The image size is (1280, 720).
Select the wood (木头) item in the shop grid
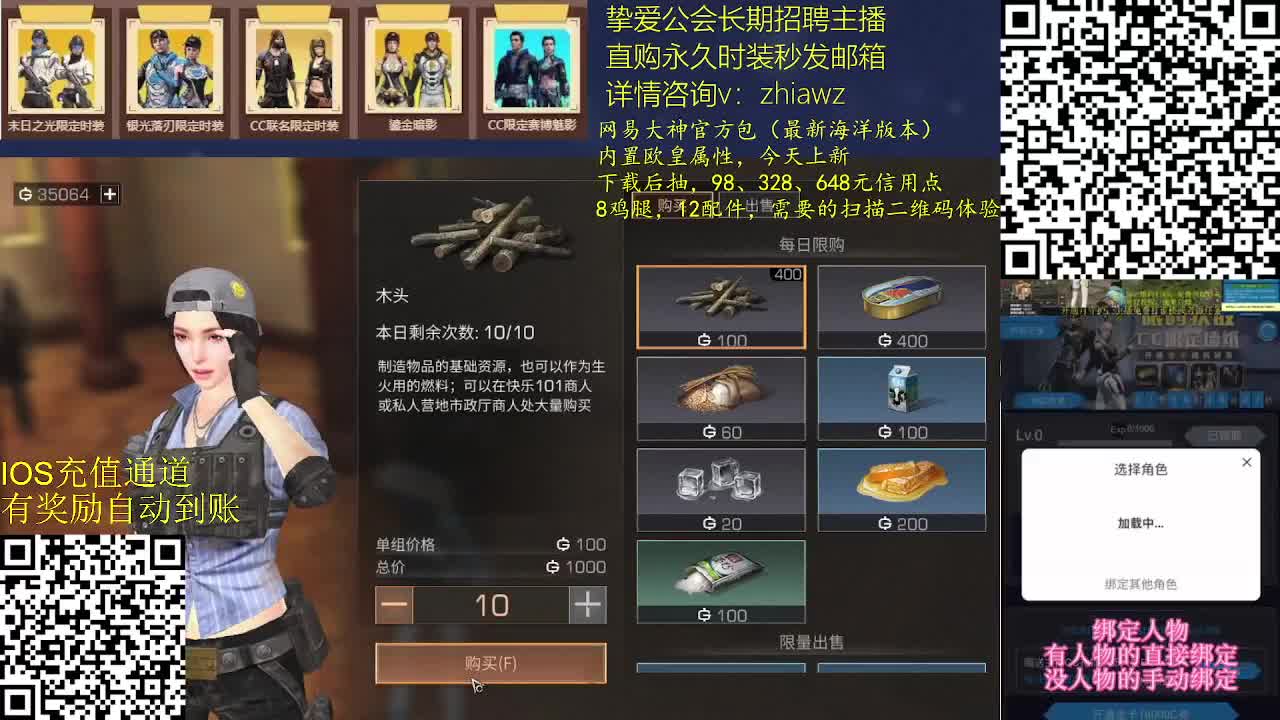(721, 305)
